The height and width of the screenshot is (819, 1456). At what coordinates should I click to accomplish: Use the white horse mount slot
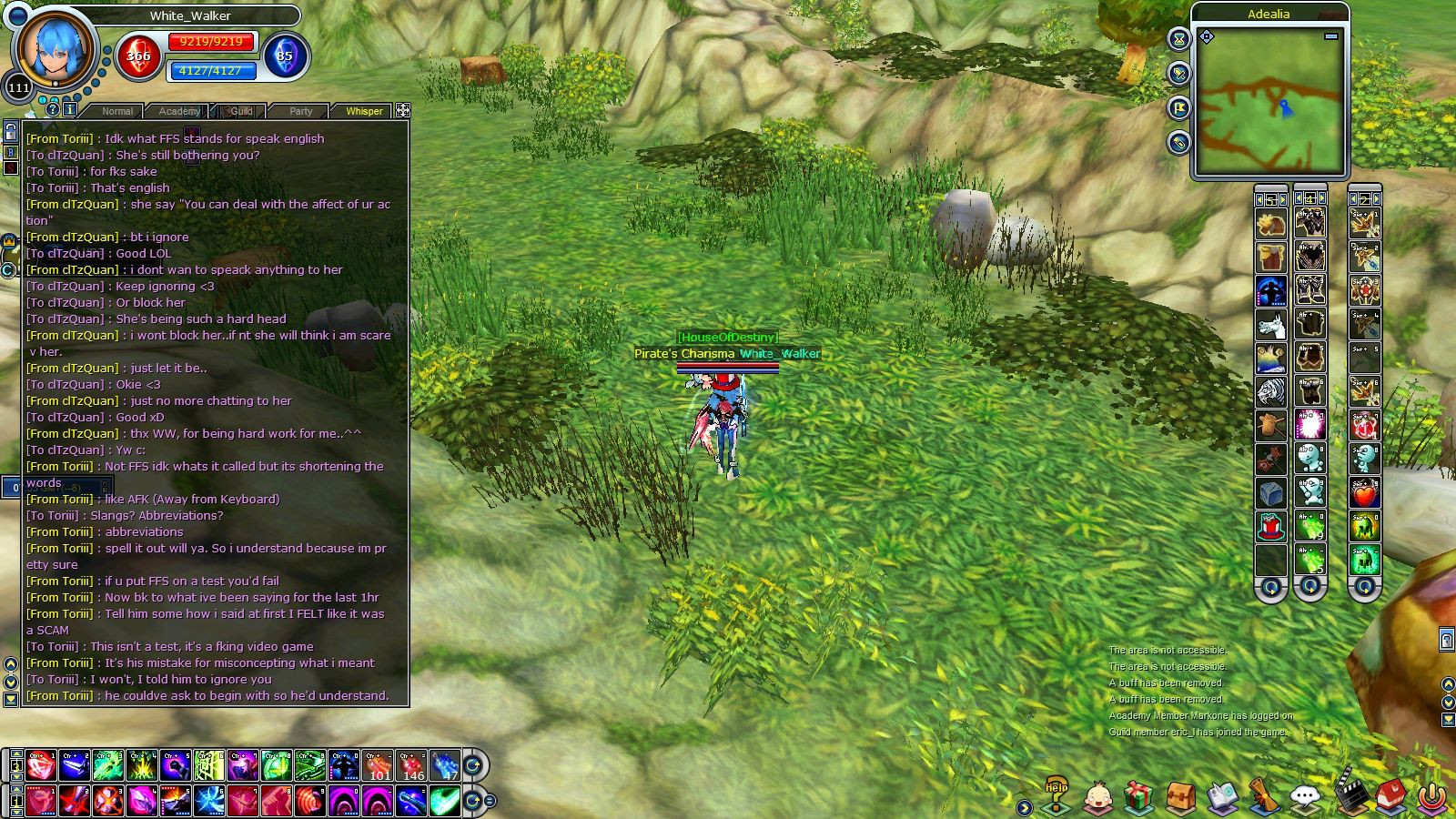point(1271,324)
